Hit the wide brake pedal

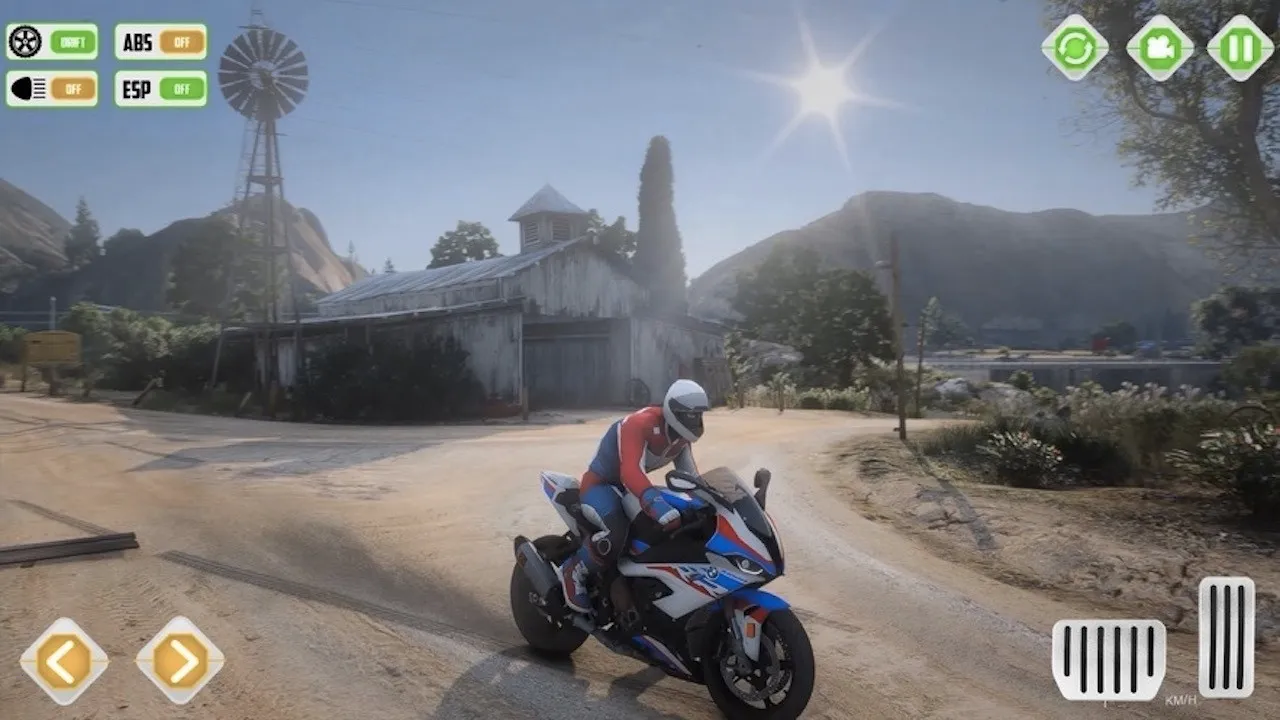1108,659
